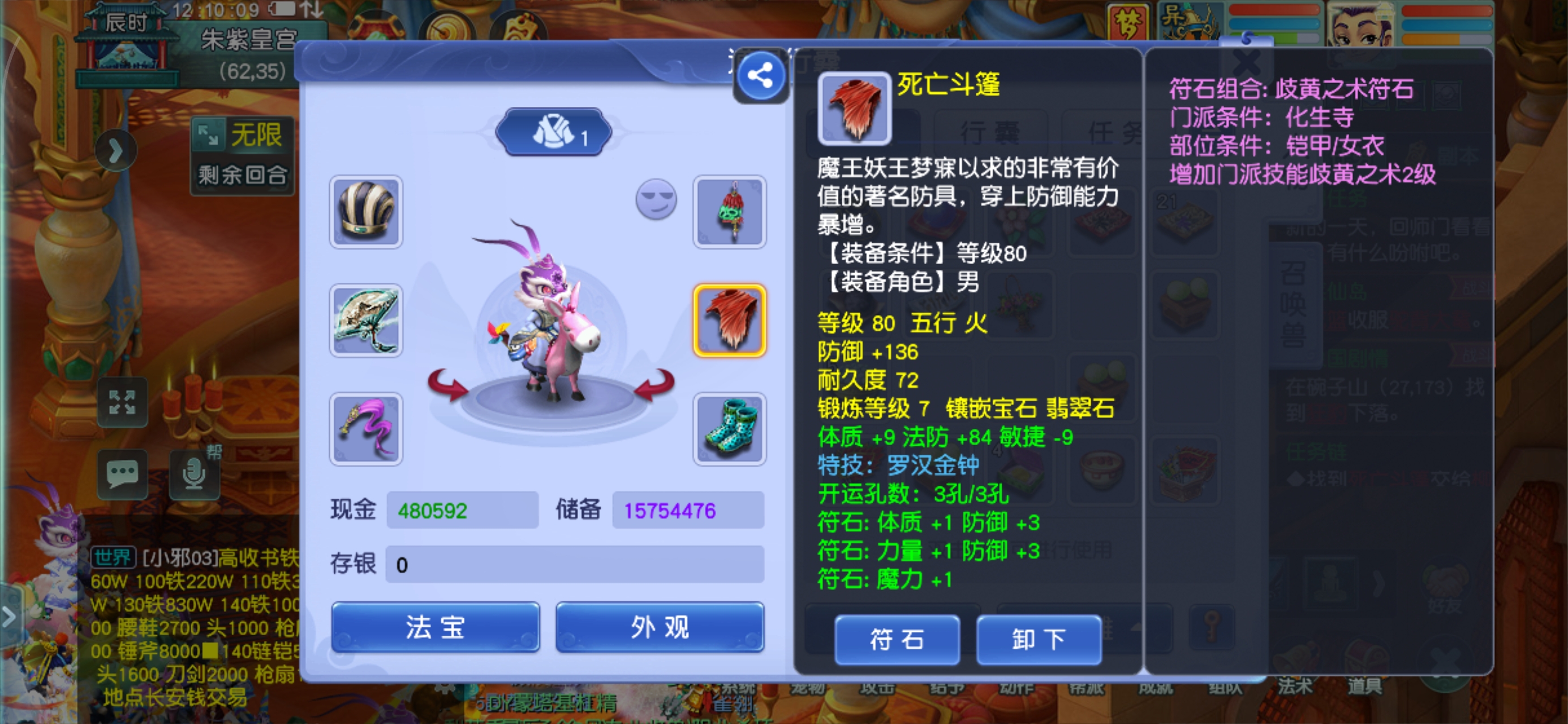Open the bottom-left chat expander chevron

point(8,617)
